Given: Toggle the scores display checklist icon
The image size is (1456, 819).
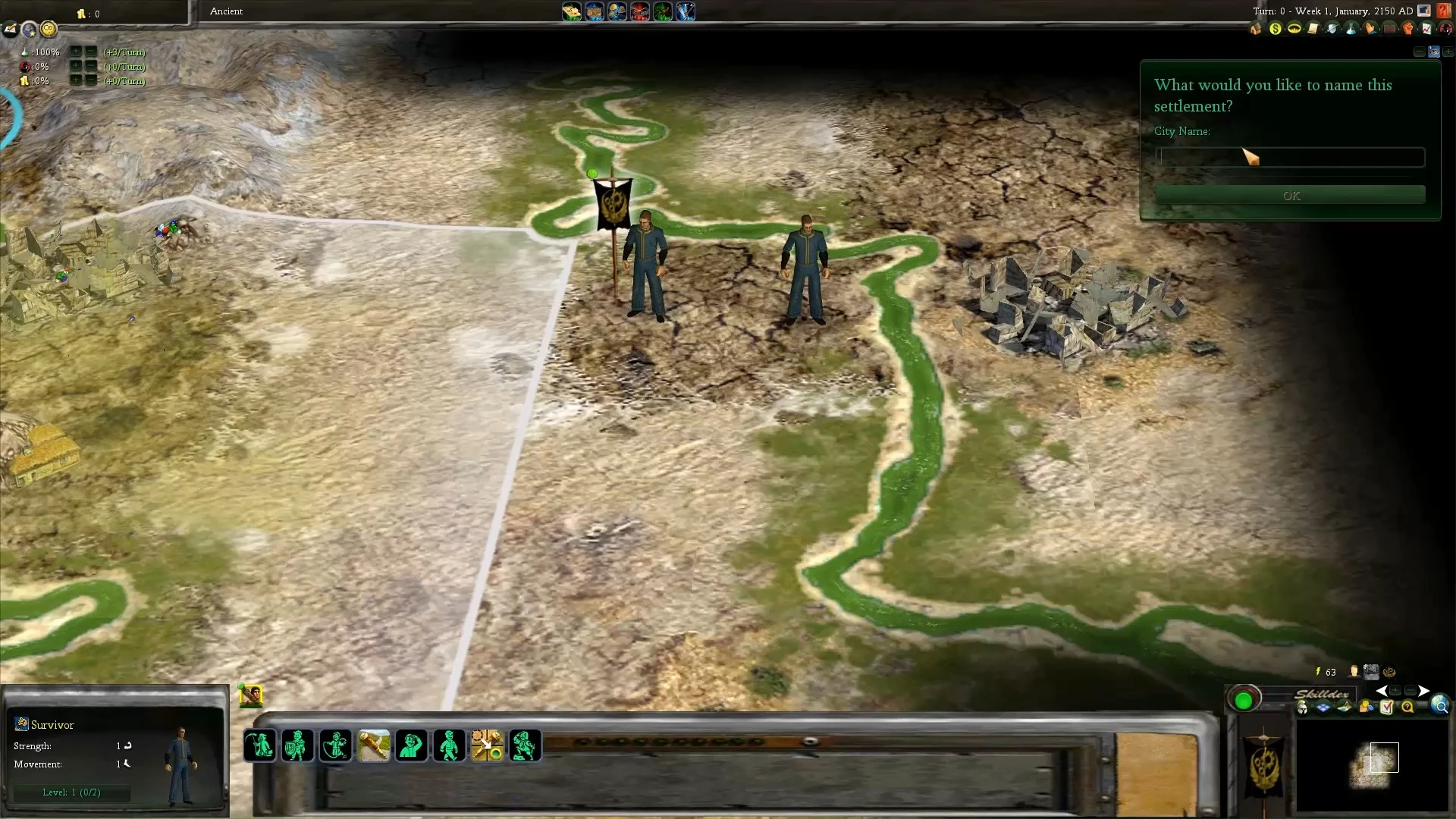Looking at the screenshot, I should point(1389,707).
